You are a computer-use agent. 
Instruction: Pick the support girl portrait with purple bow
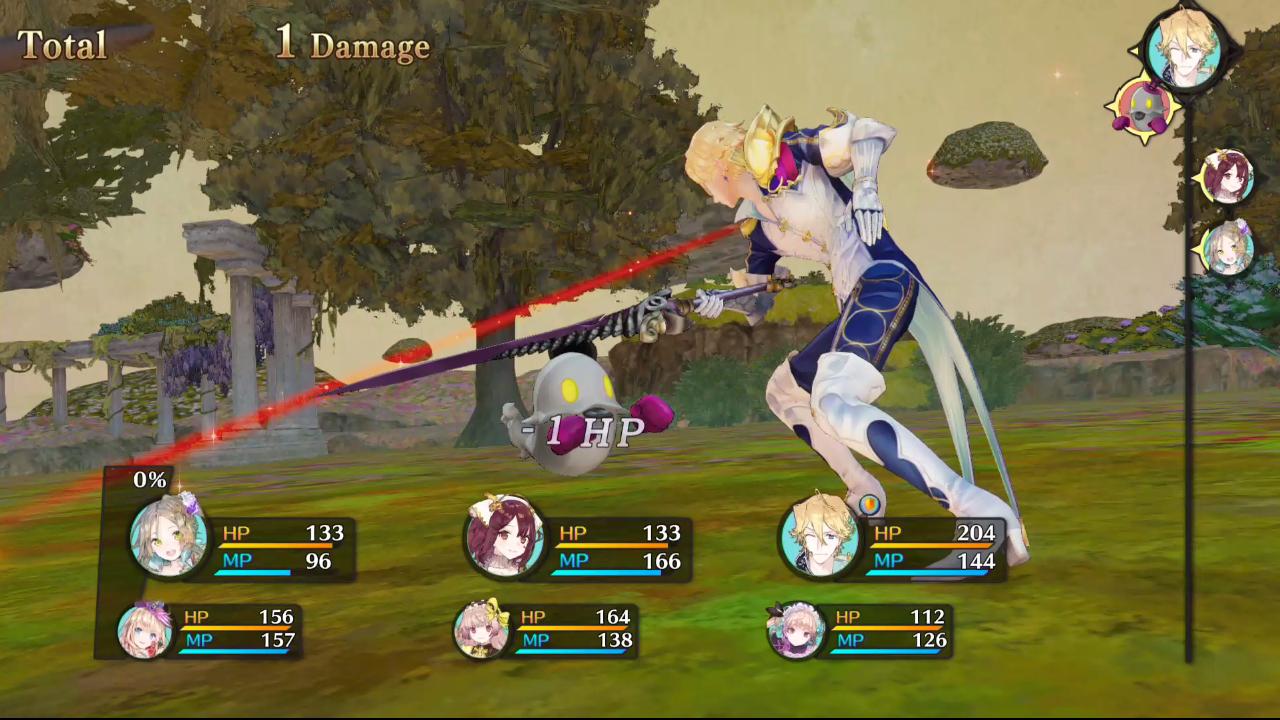point(144,631)
